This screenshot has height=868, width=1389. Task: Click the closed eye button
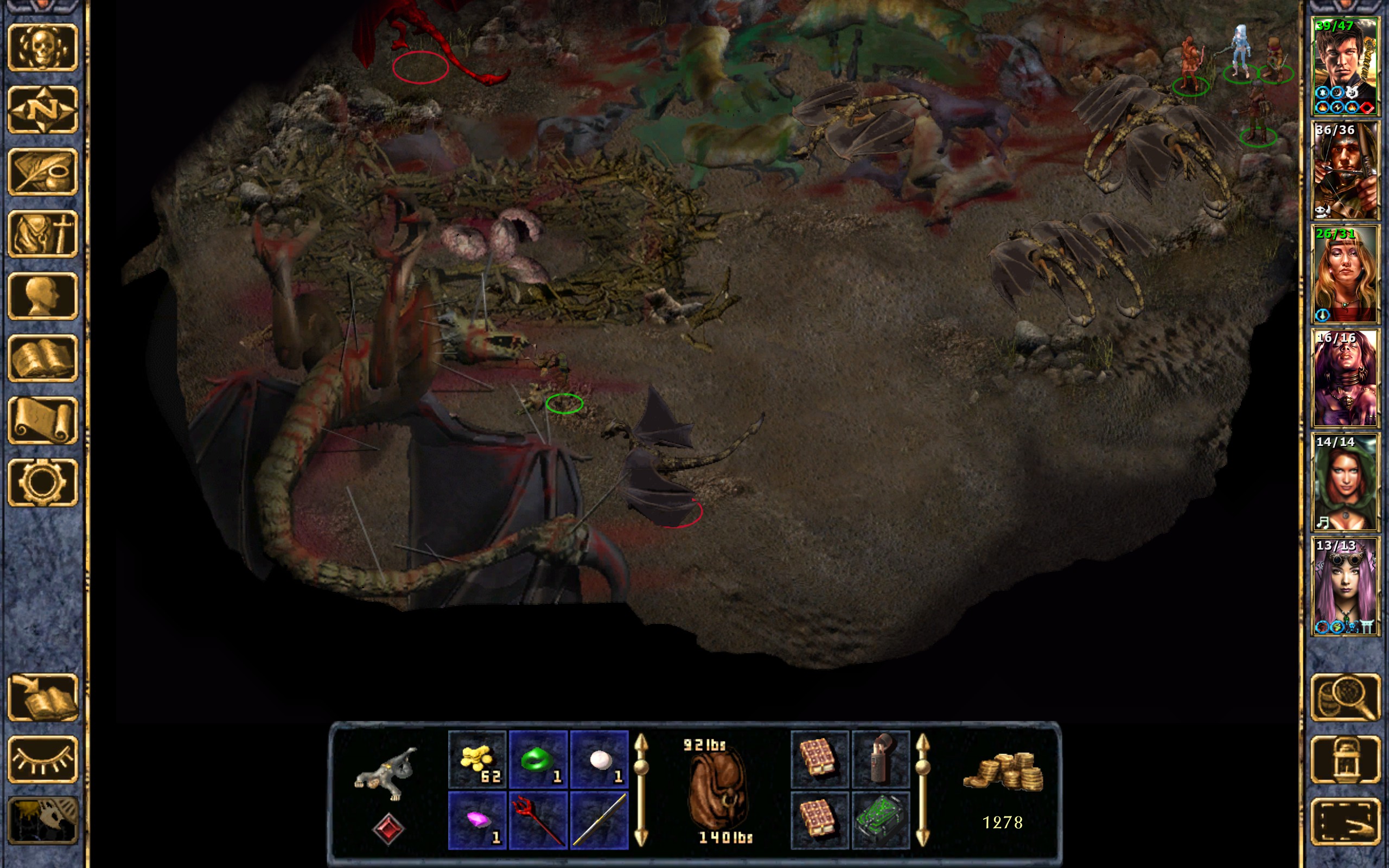point(42,759)
